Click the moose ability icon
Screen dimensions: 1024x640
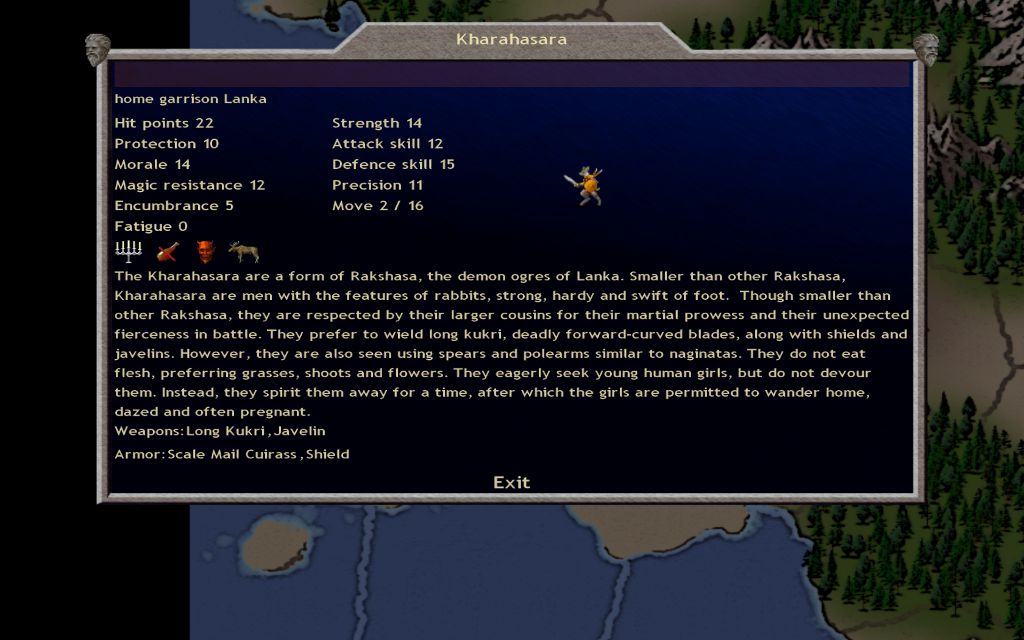click(243, 251)
